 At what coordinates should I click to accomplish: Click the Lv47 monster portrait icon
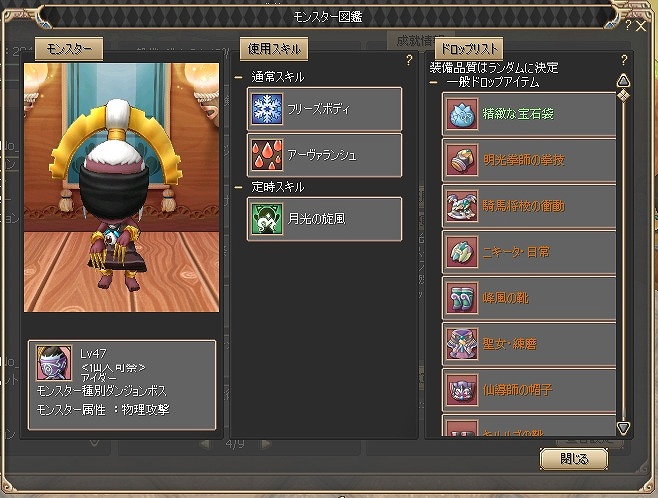tap(54, 364)
